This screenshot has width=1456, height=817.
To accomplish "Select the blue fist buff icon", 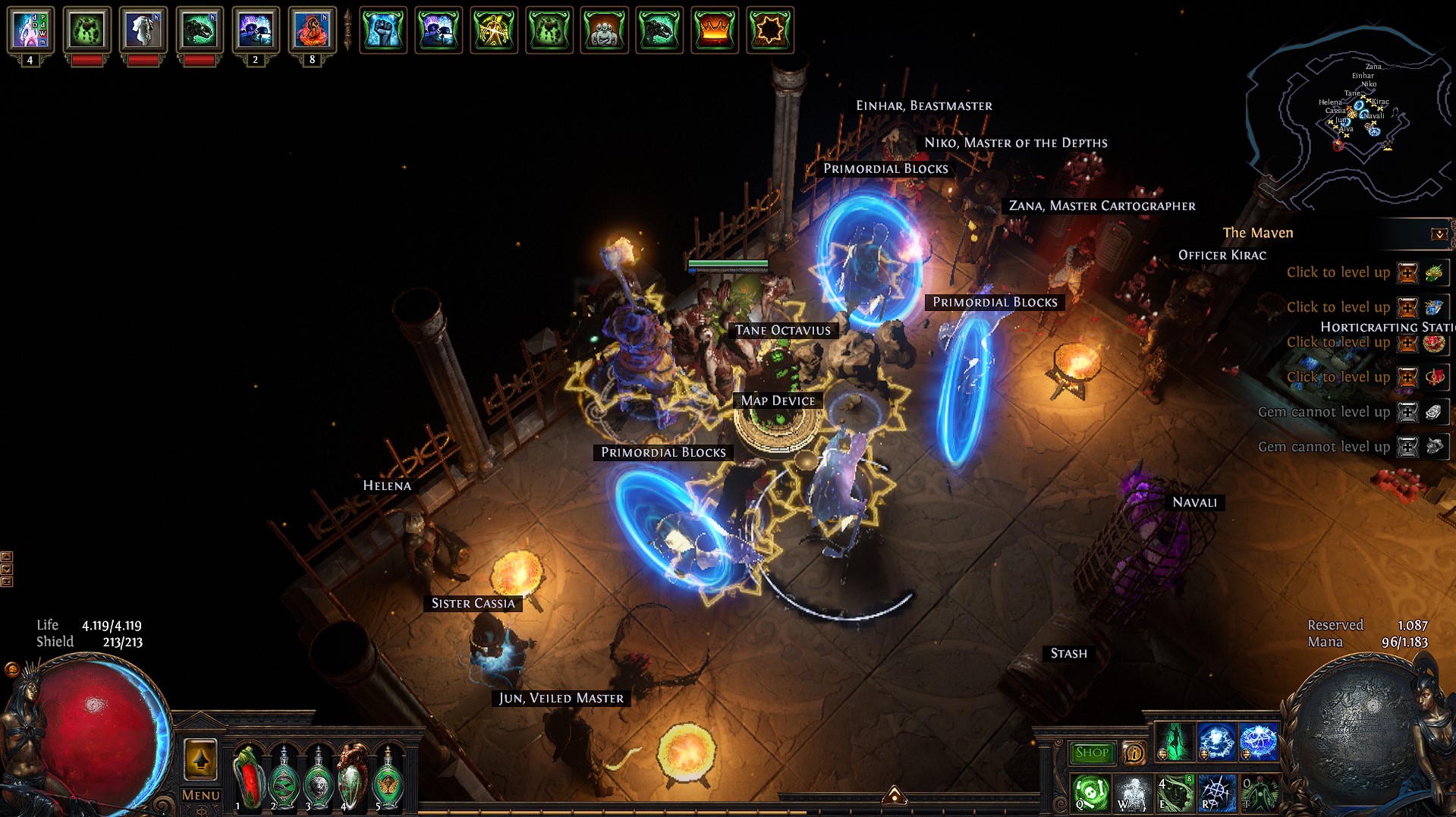I will click(x=383, y=30).
